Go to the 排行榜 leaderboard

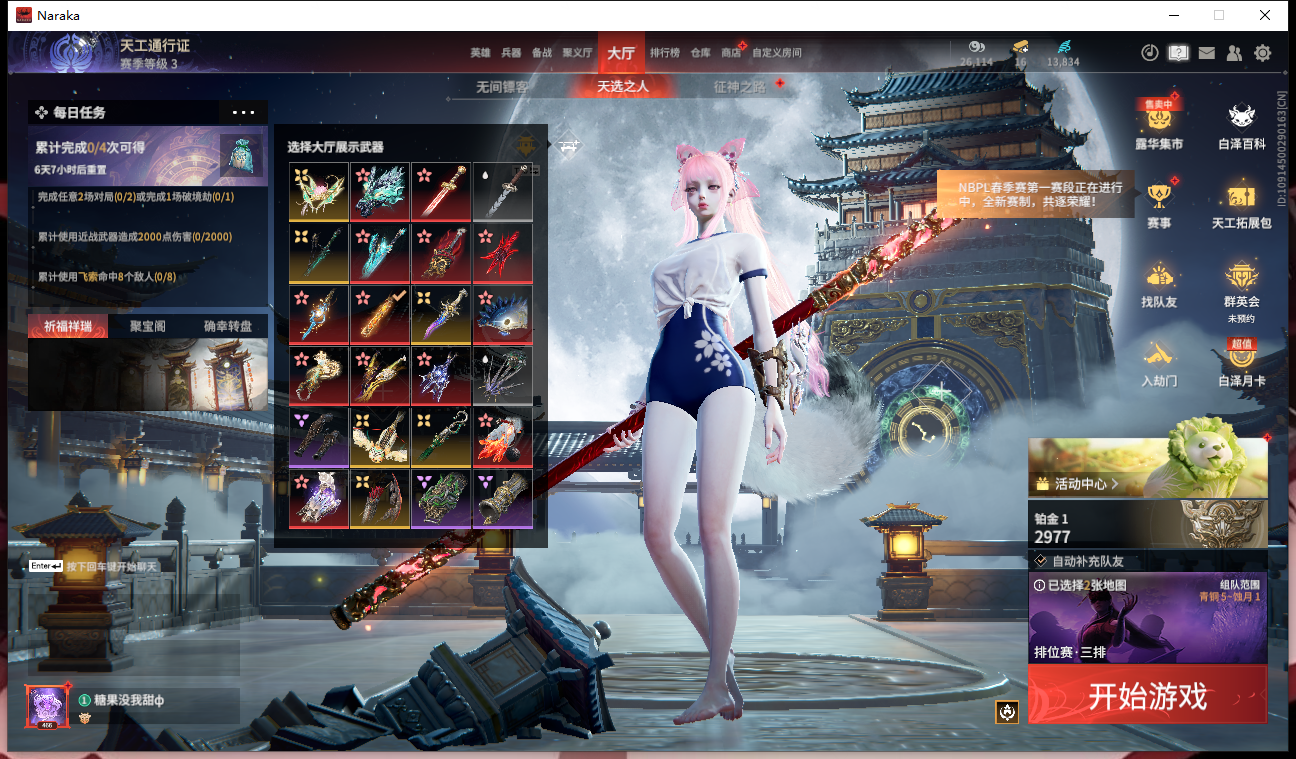coord(665,53)
